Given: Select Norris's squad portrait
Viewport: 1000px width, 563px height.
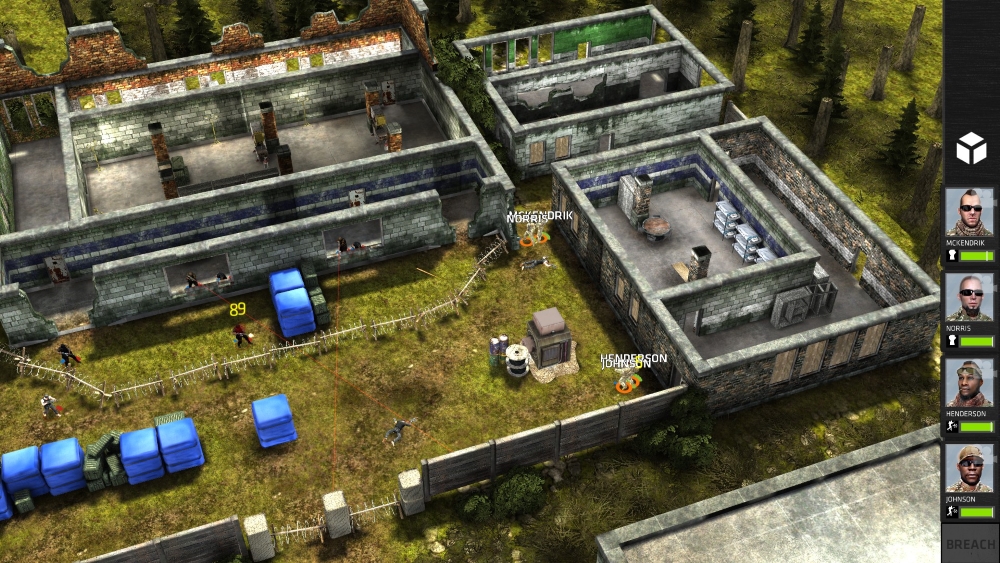Looking at the screenshot, I should [x=969, y=297].
